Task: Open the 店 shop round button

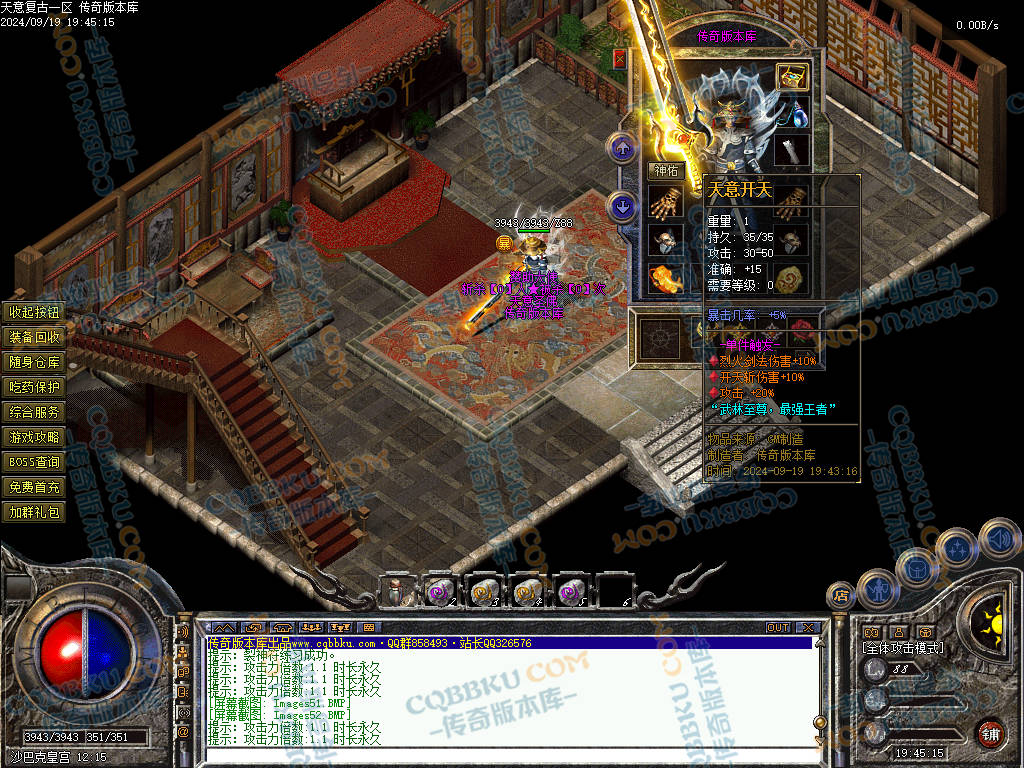Action: [x=841, y=596]
